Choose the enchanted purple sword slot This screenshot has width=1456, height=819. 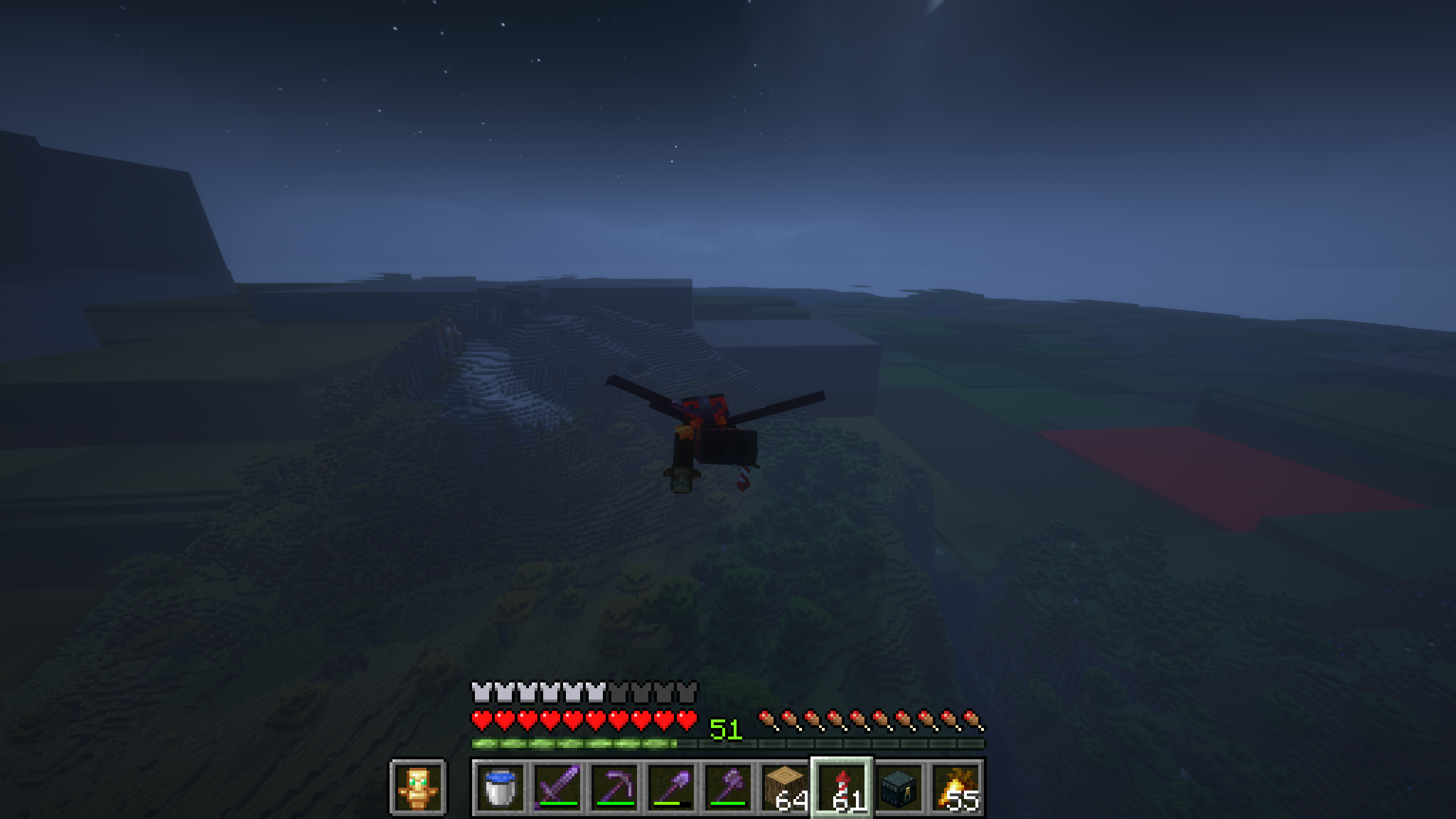(x=557, y=787)
